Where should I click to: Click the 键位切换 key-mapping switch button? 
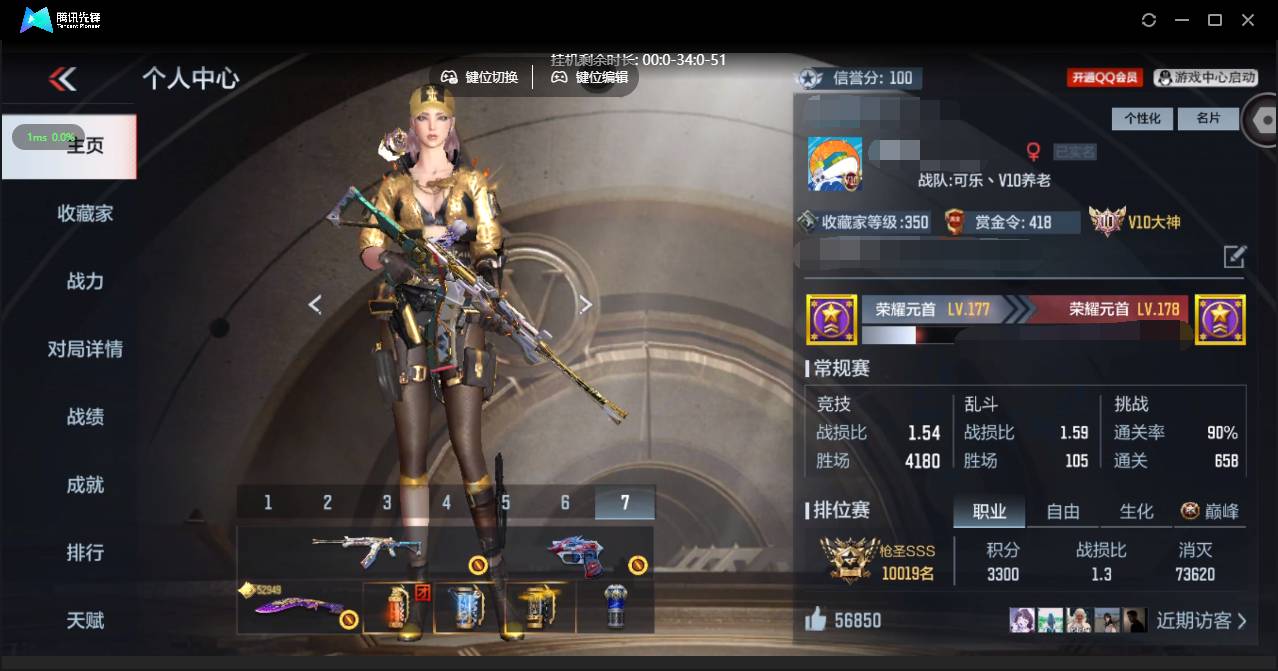click(x=481, y=77)
